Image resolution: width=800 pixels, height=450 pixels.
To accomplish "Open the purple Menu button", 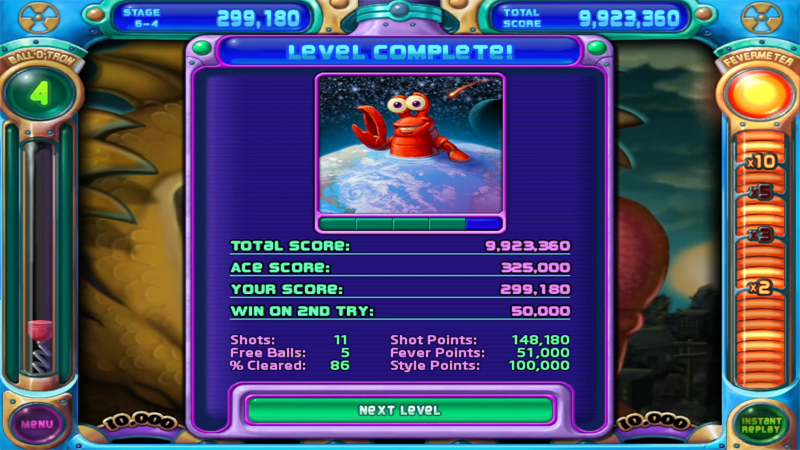I will 36,423.
